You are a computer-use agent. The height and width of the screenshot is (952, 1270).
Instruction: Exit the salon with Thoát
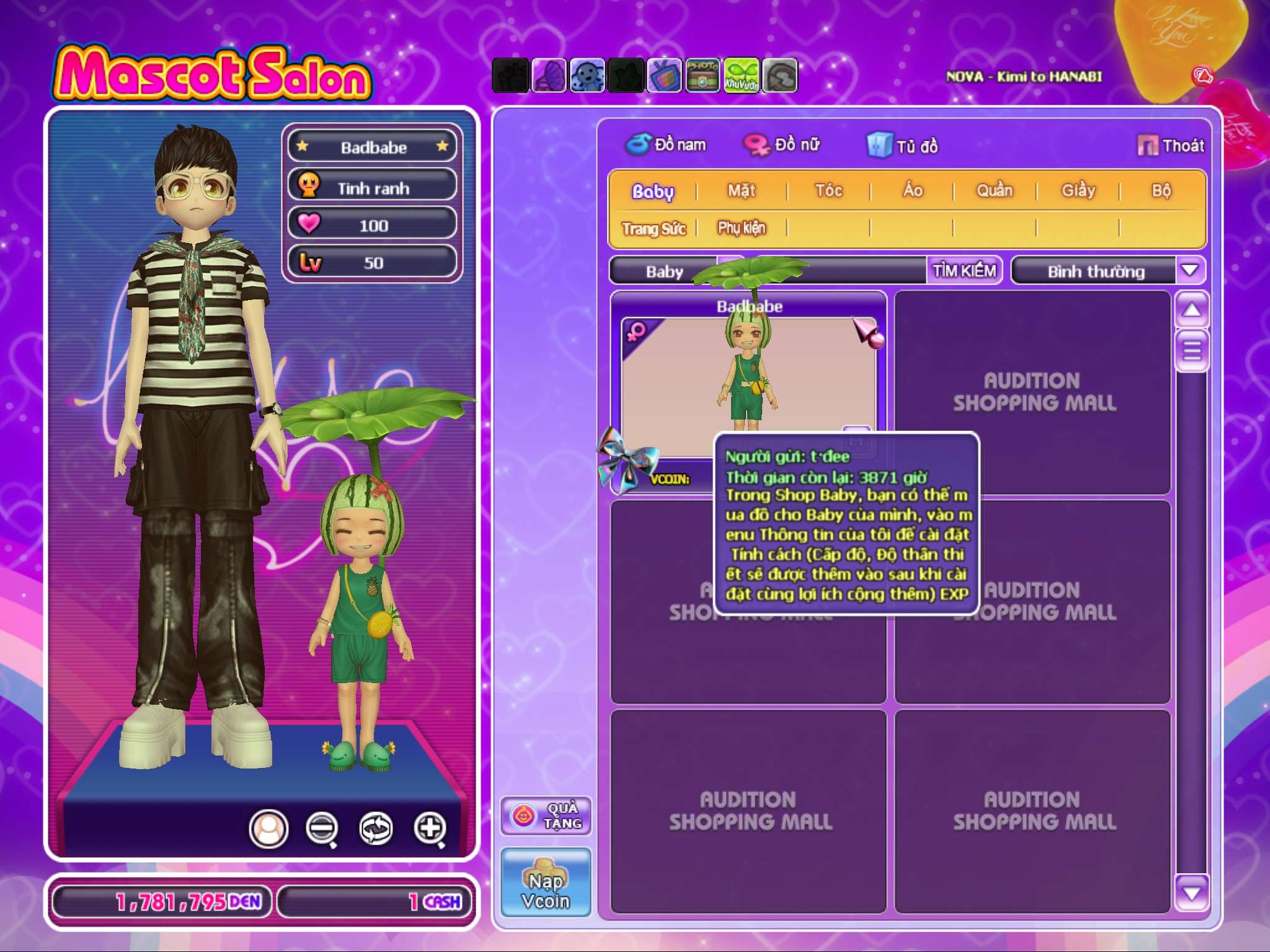(x=1171, y=146)
